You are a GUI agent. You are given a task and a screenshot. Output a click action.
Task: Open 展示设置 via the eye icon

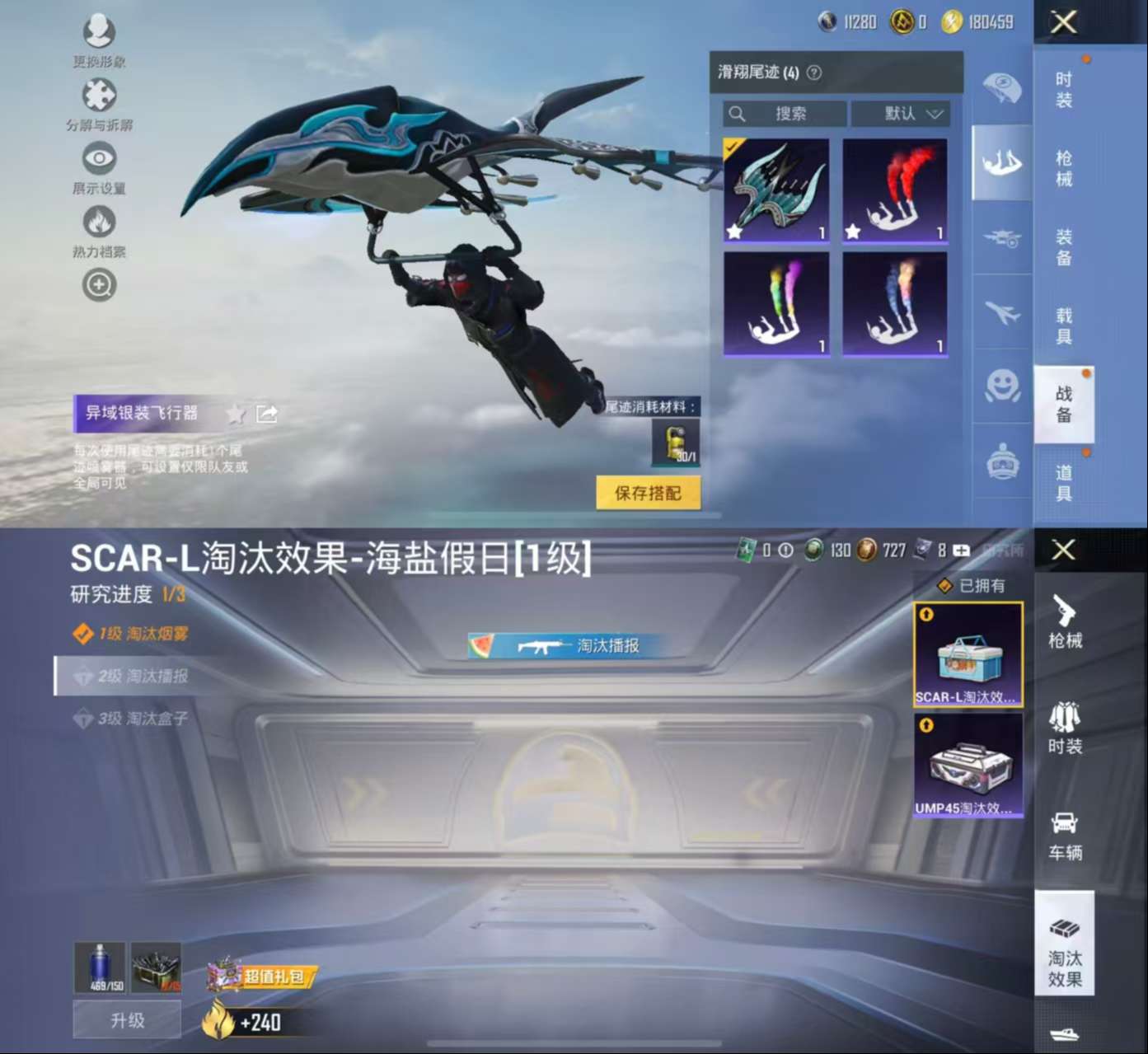[99, 157]
